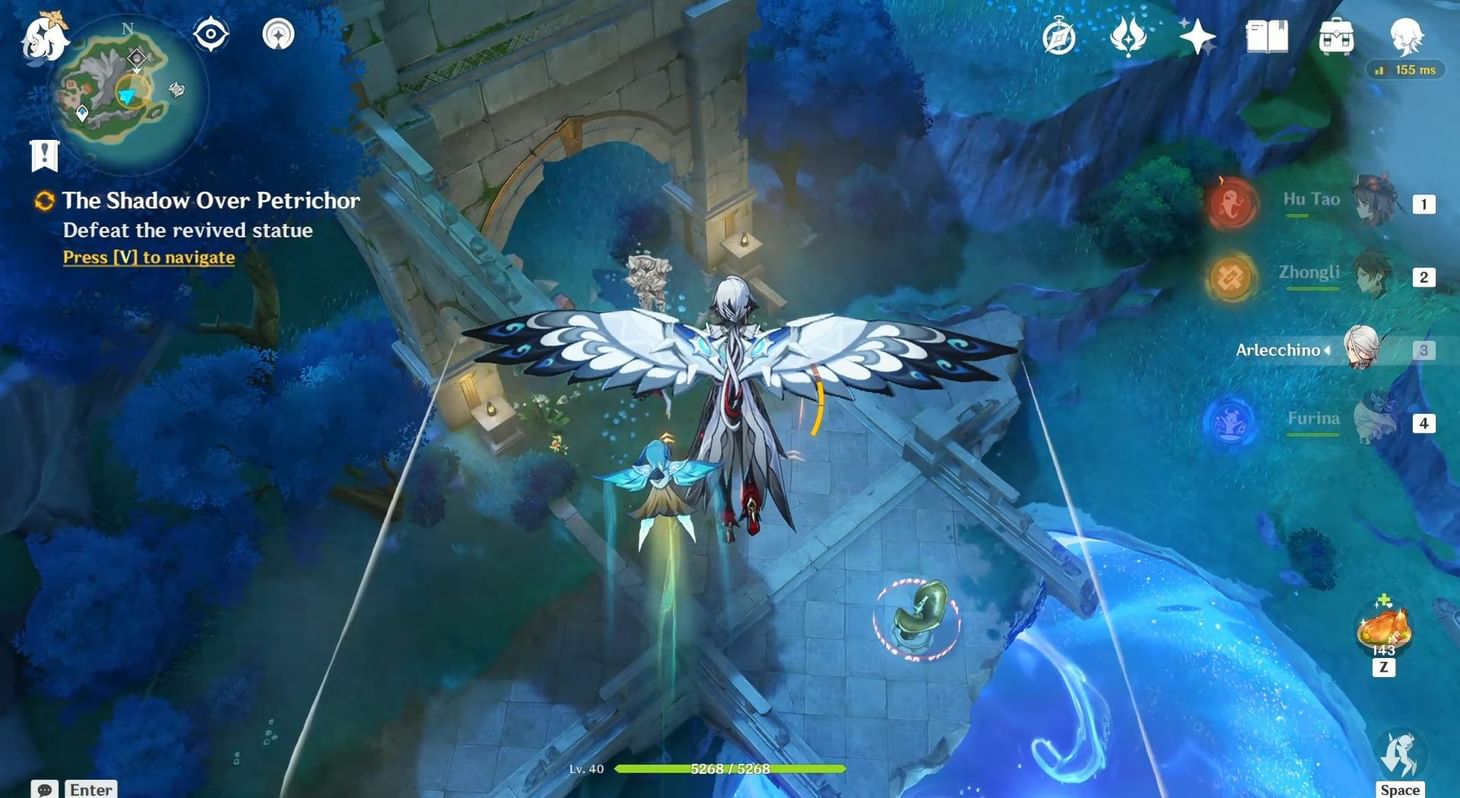Image resolution: width=1460 pixels, height=798 pixels.
Task: Open the Events overview wings icon
Action: coord(1127,36)
